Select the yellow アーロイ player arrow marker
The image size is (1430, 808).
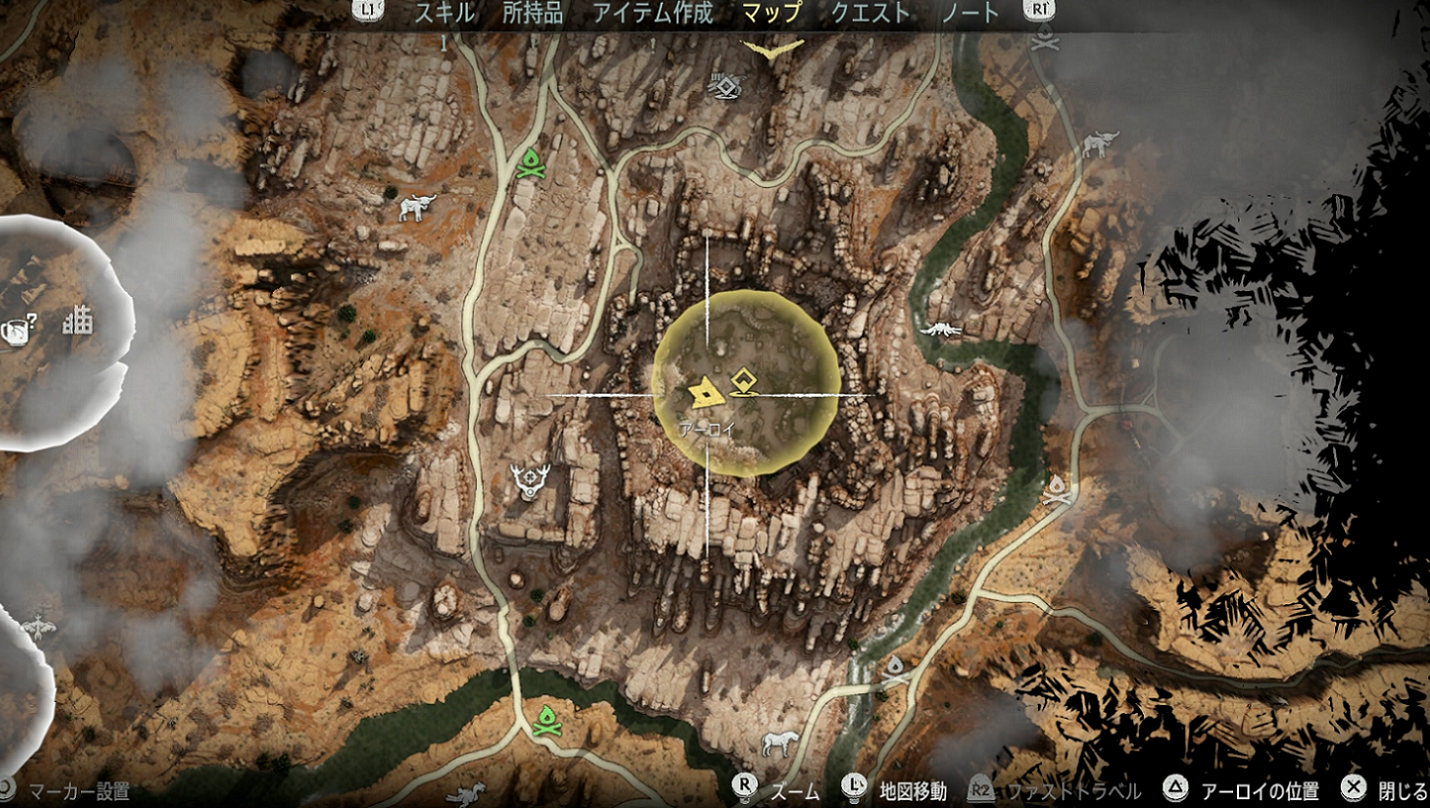(x=707, y=392)
